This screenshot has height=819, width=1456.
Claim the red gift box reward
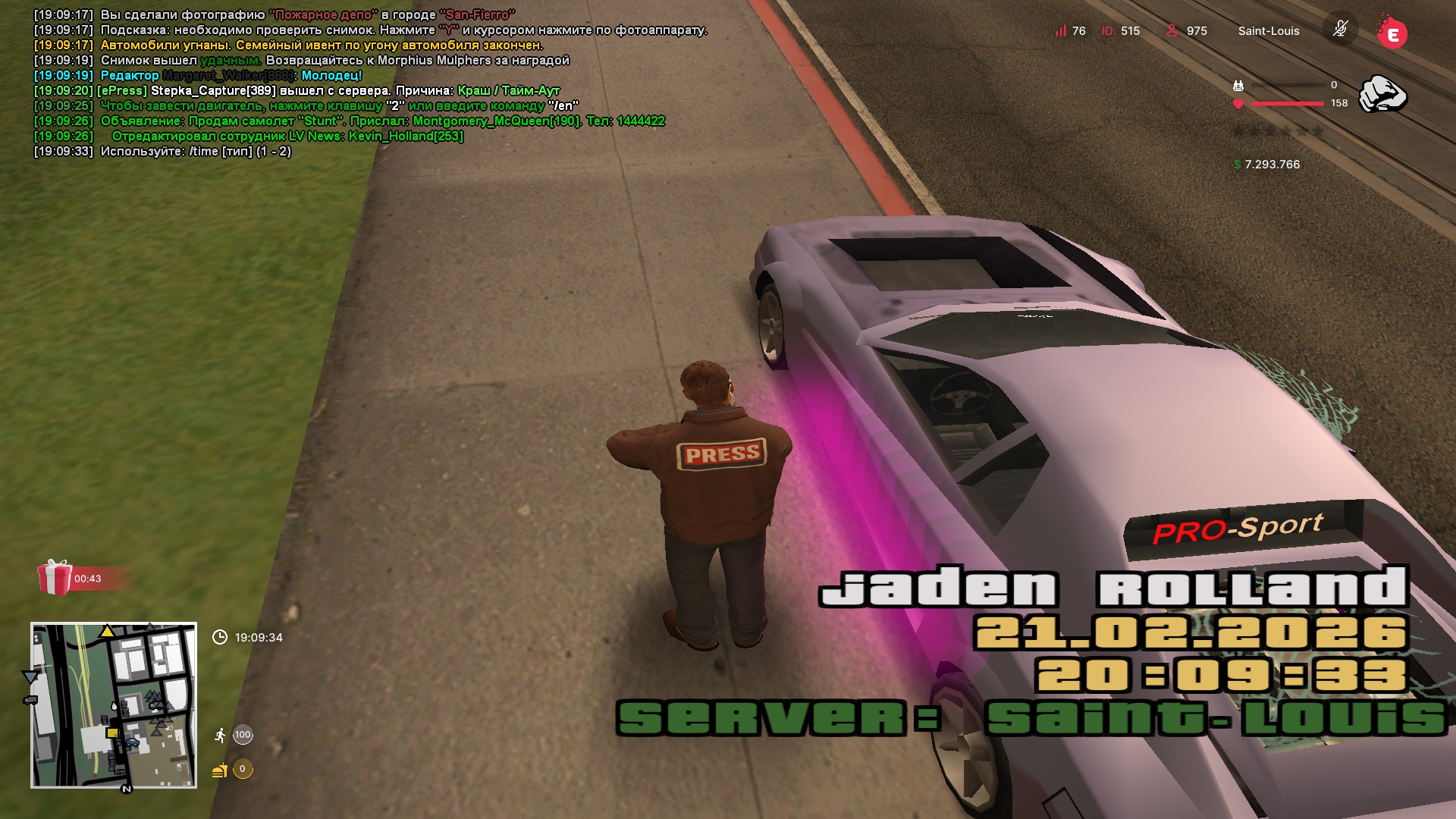point(55,578)
